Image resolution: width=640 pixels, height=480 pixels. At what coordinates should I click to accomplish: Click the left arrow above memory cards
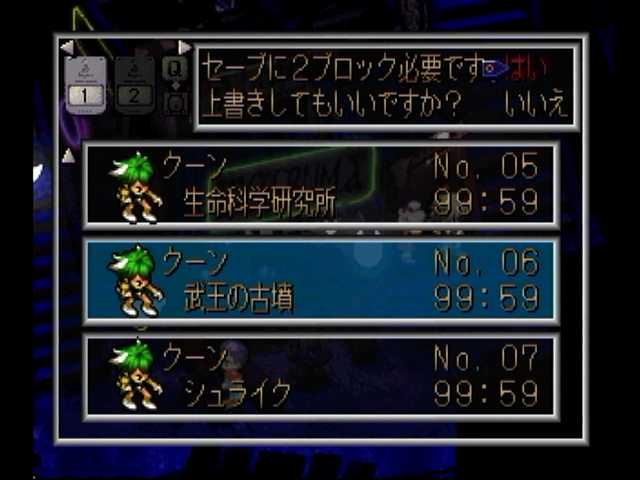point(66,47)
